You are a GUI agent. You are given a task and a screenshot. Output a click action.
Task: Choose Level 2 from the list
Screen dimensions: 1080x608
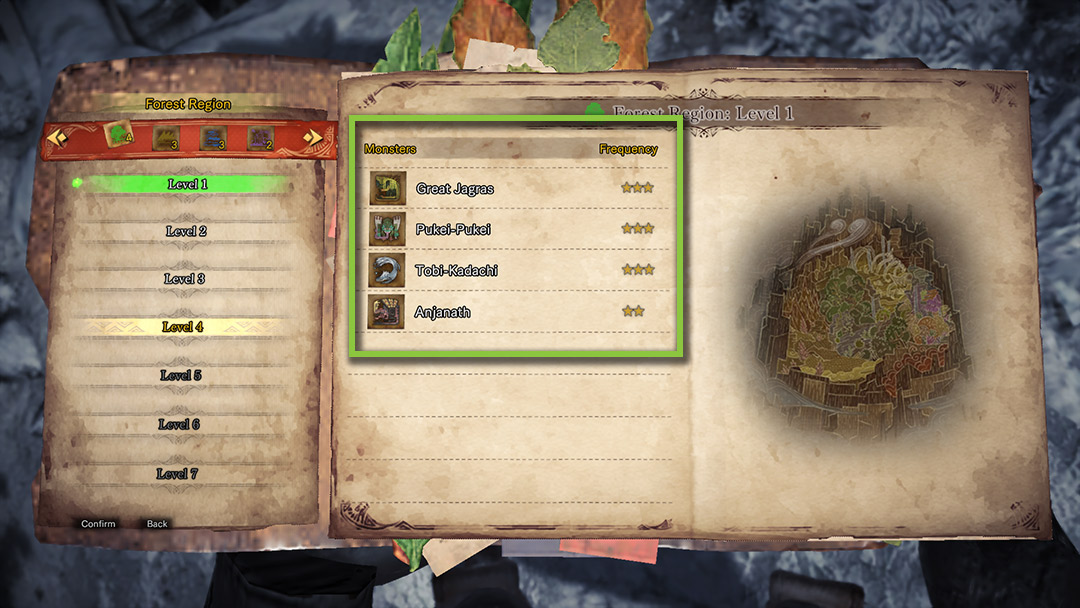point(186,231)
